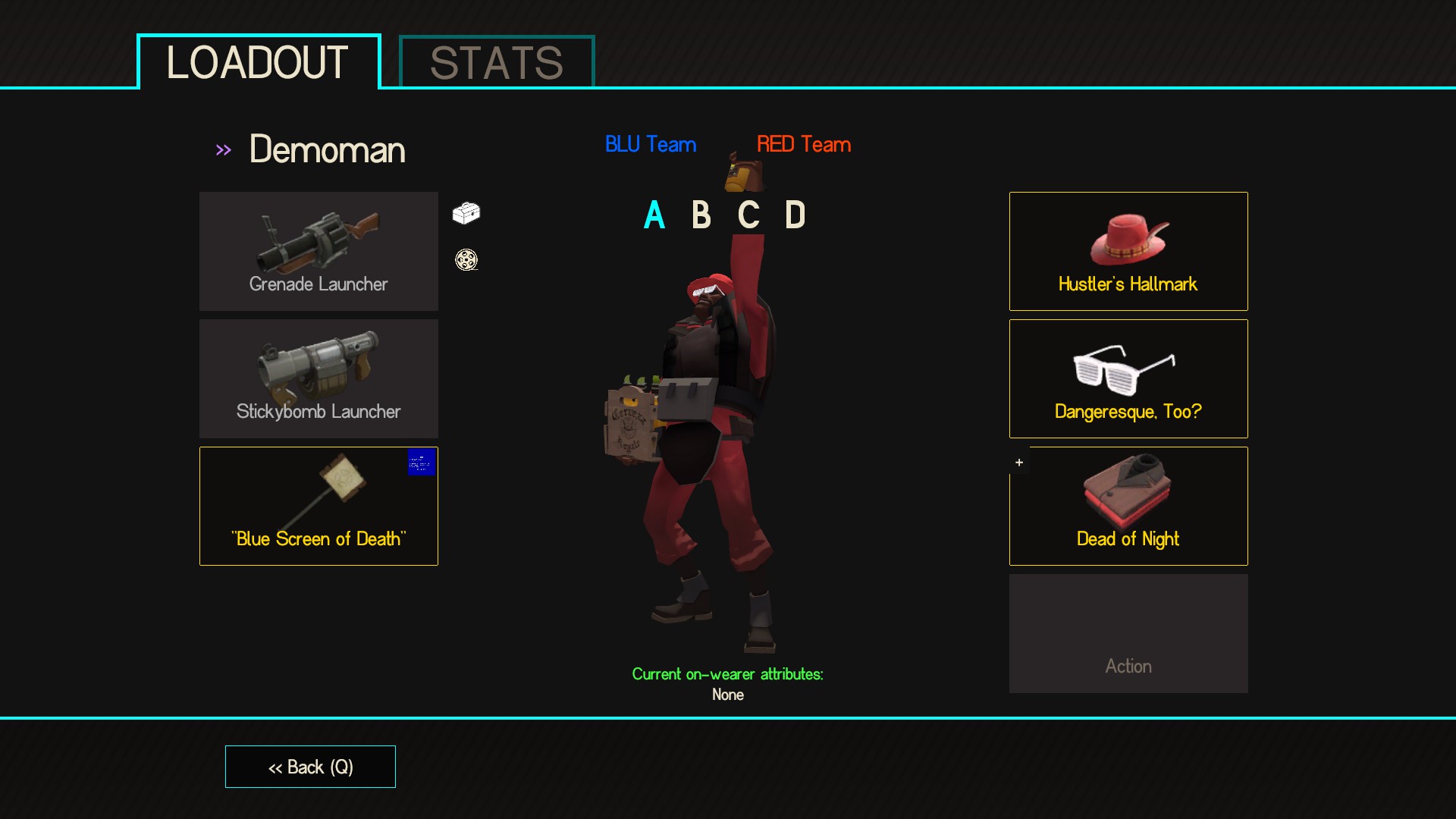Choose the Stickybomb Launcher slot
Image resolution: width=1456 pixels, height=819 pixels.
(x=318, y=378)
